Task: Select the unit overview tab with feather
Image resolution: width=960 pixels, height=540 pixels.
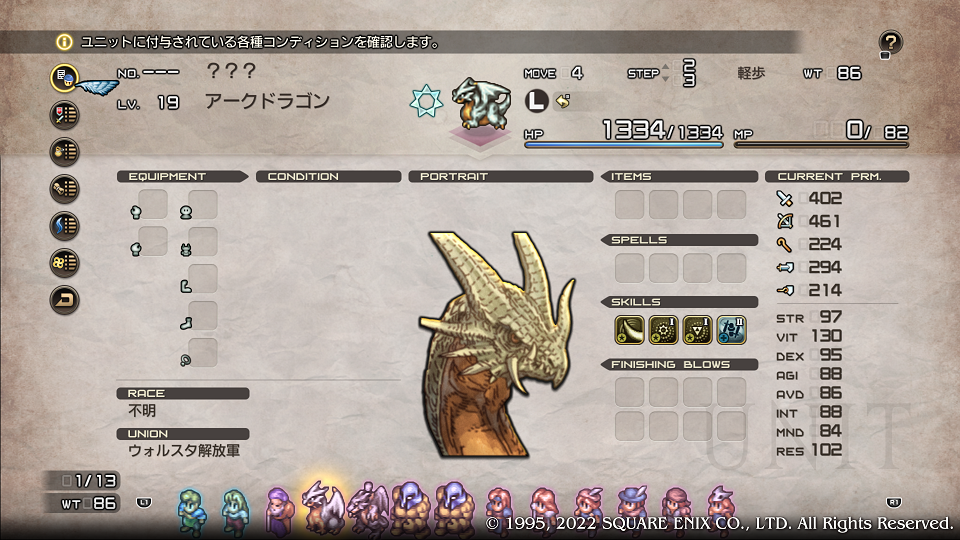Action: click(65, 77)
